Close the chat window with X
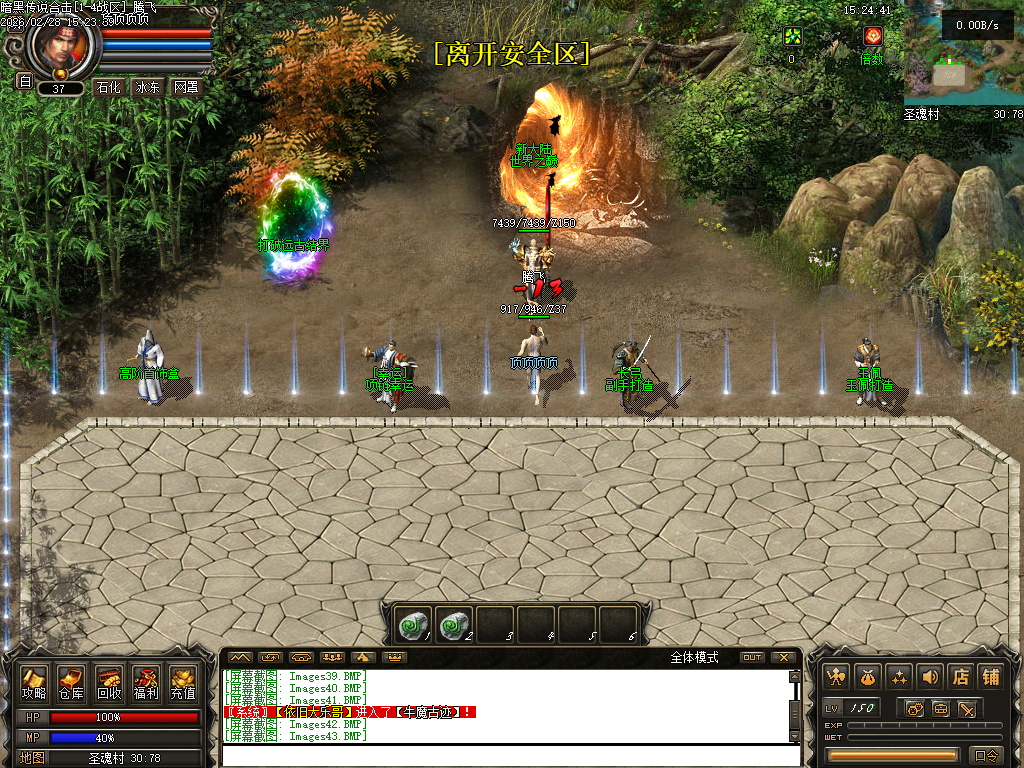1024x768 pixels. coord(784,657)
